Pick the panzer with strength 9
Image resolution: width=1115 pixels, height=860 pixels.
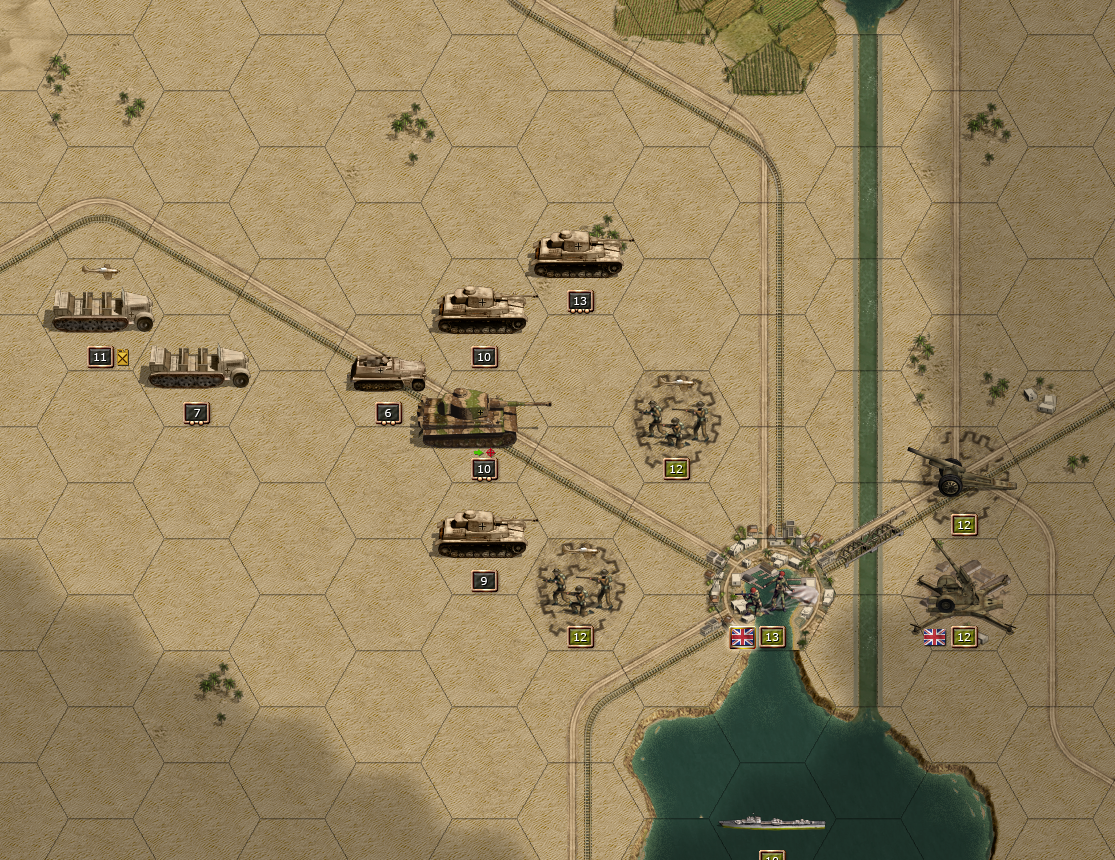[x=482, y=534]
